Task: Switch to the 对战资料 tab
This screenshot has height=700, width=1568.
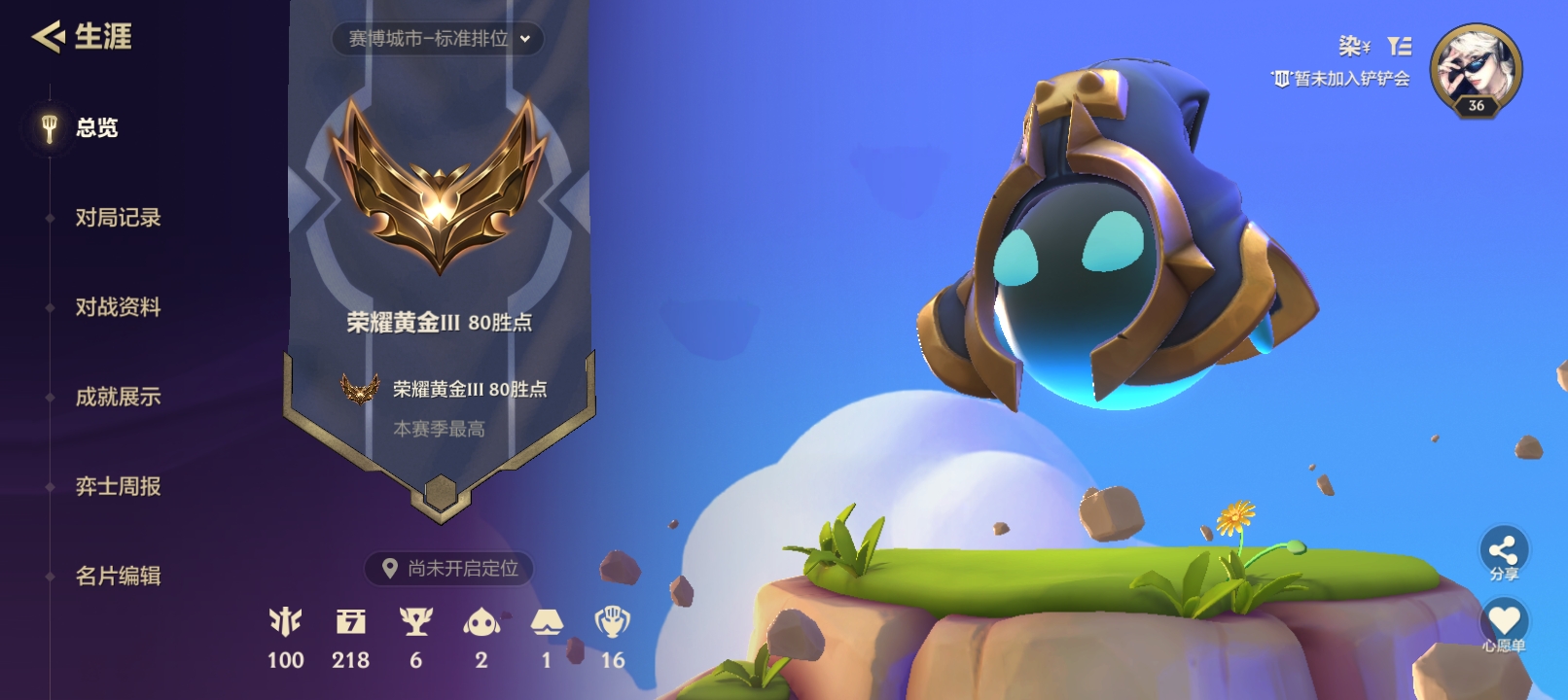Action: coord(116,307)
